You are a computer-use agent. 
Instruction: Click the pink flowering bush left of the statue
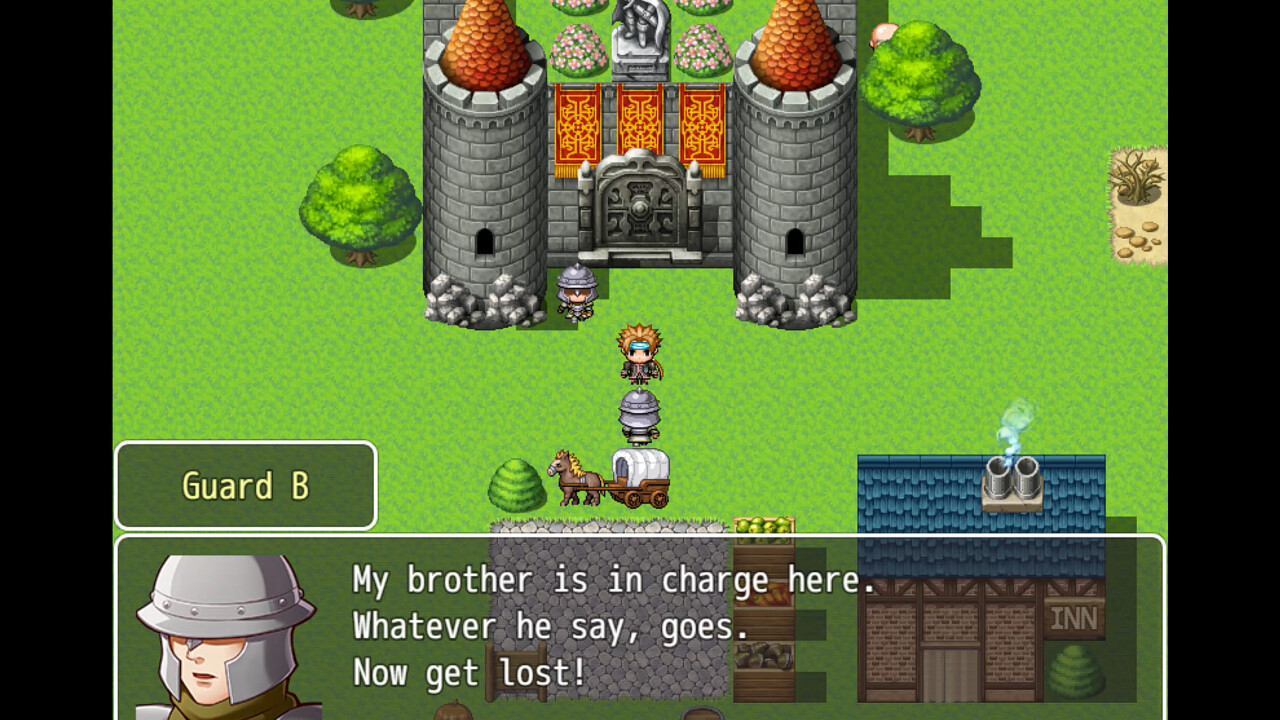[x=575, y=45]
